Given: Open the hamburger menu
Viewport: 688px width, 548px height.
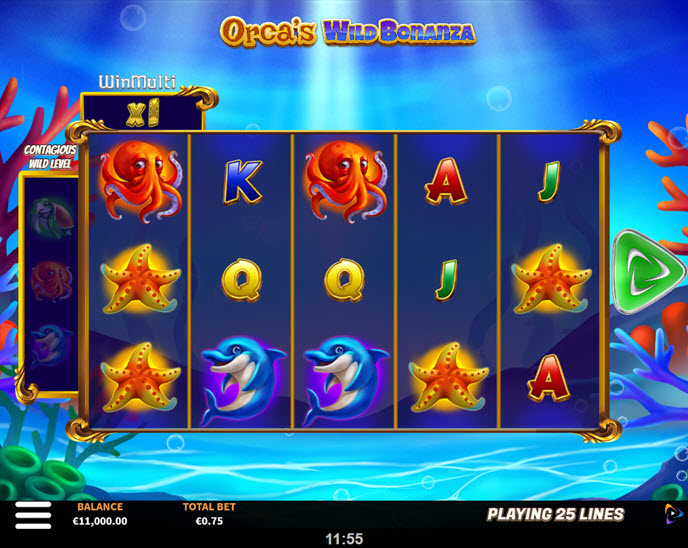Looking at the screenshot, I should coord(33,515).
